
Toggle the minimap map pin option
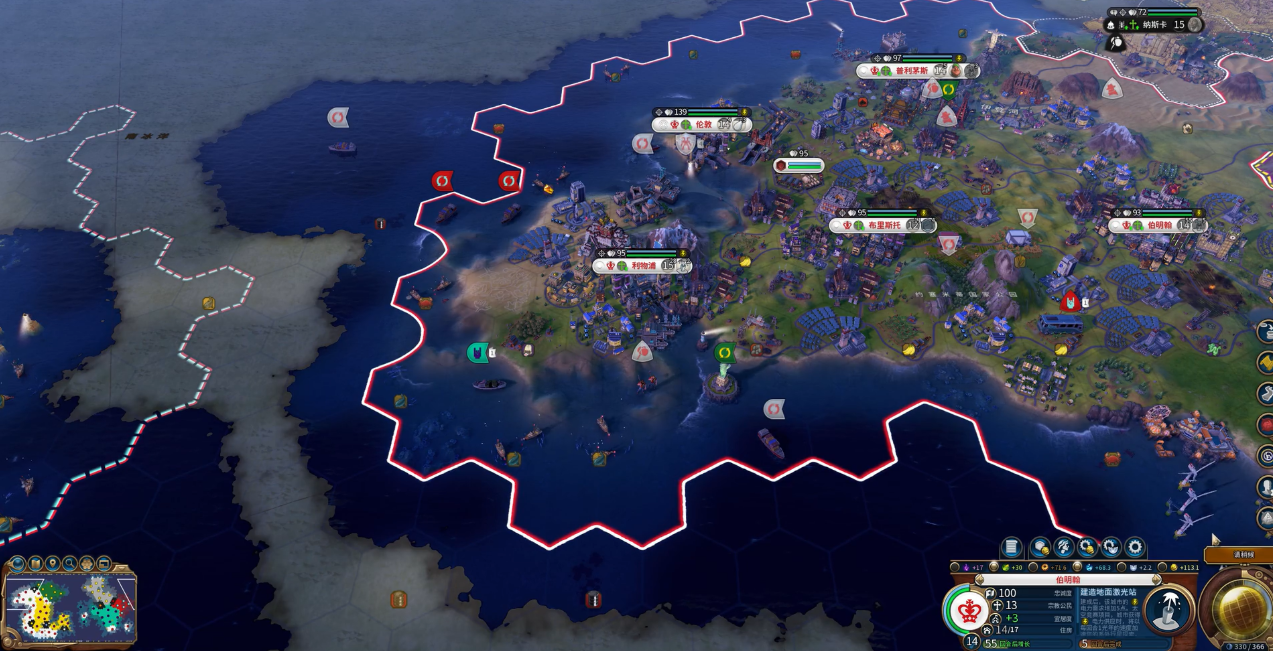[52, 564]
